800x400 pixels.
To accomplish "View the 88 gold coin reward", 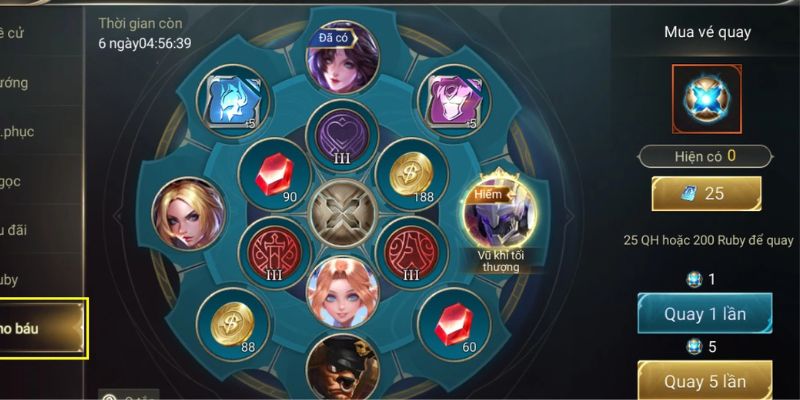I will pyautogui.click(x=233, y=321).
